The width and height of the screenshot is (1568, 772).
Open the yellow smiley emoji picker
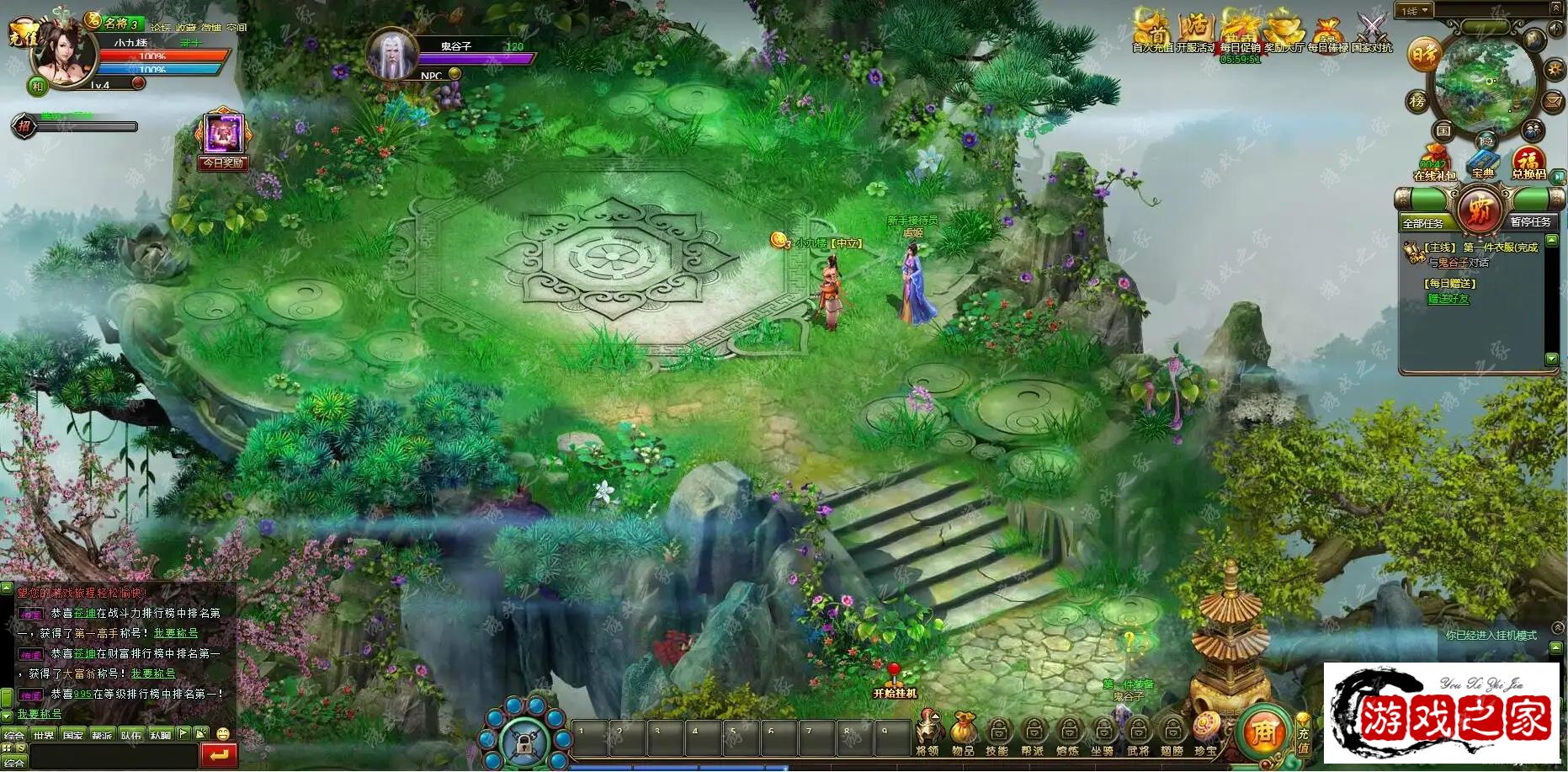coord(223,734)
